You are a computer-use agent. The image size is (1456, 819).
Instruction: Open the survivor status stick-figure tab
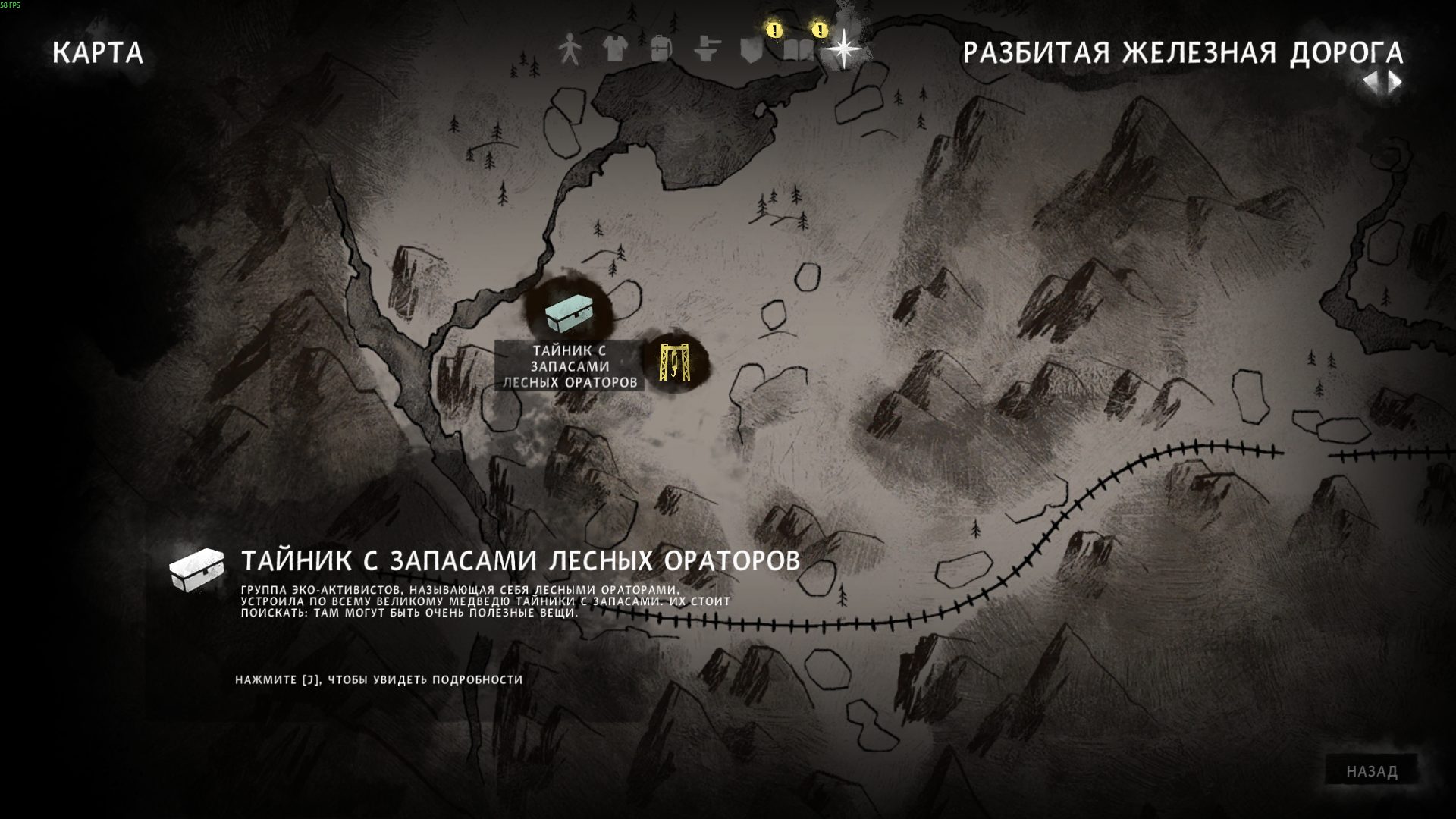tap(569, 50)
